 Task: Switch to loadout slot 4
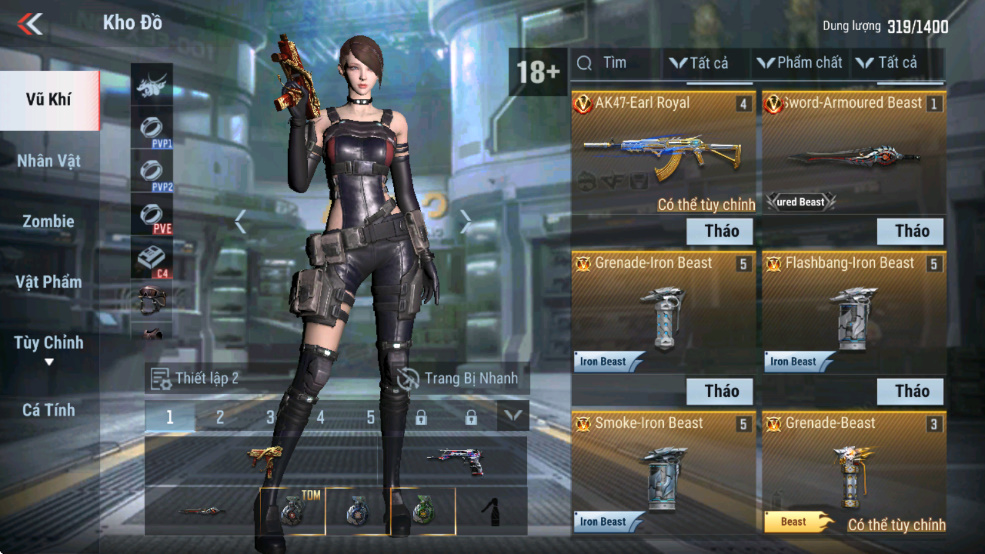[320, 417]
